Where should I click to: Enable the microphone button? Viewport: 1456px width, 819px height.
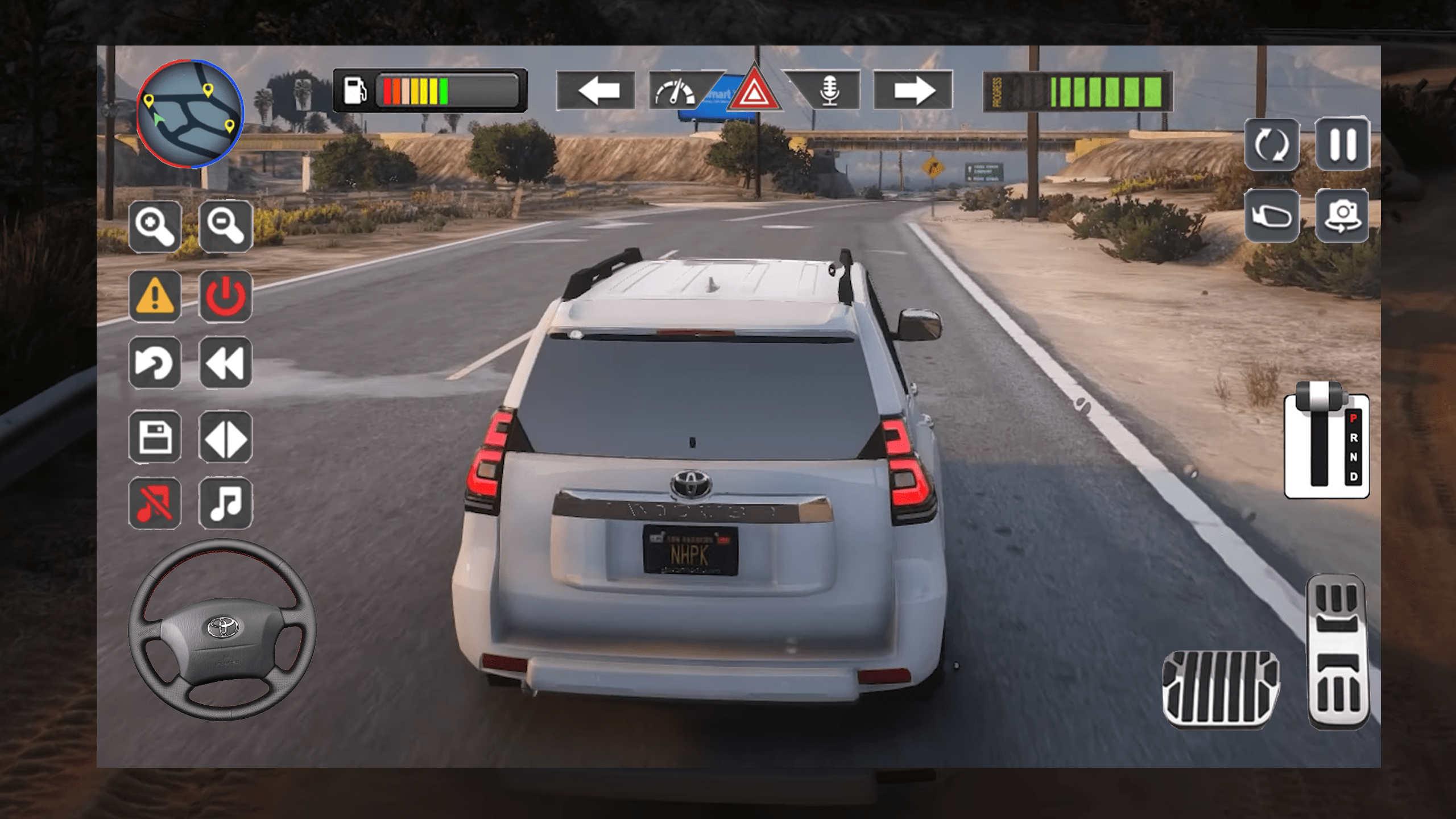(x=830, y=91)
